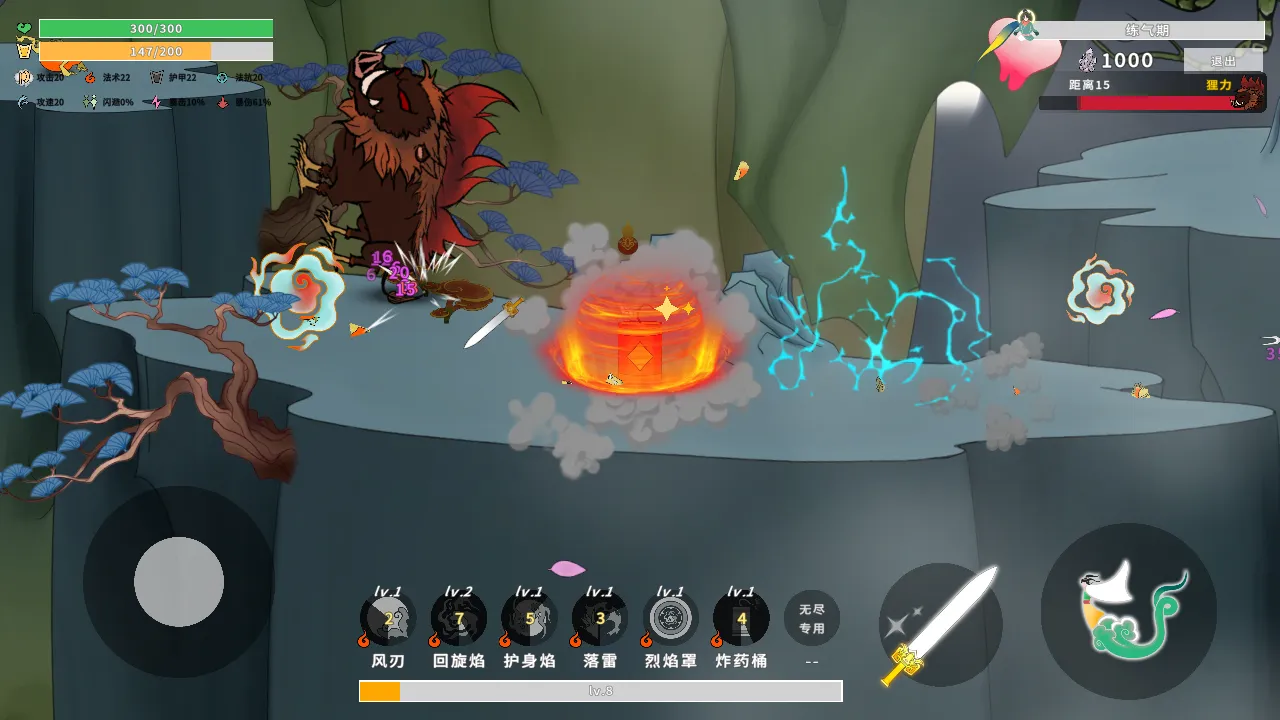
Task: Click the 退出 exit button
Action: coord(1223,61)
